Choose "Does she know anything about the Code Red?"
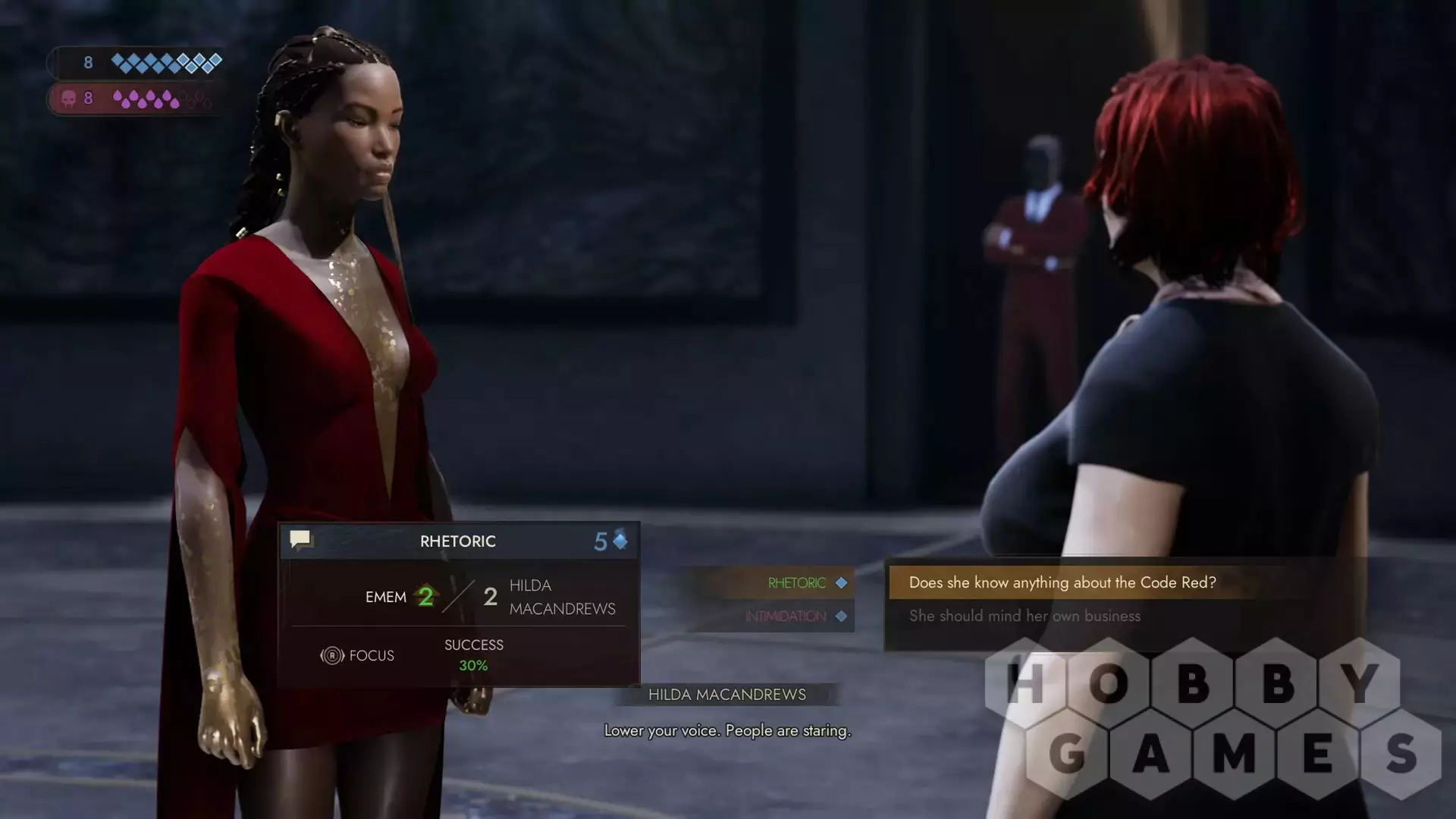Screen dimensions: 1456x819 pos(1062,582)
